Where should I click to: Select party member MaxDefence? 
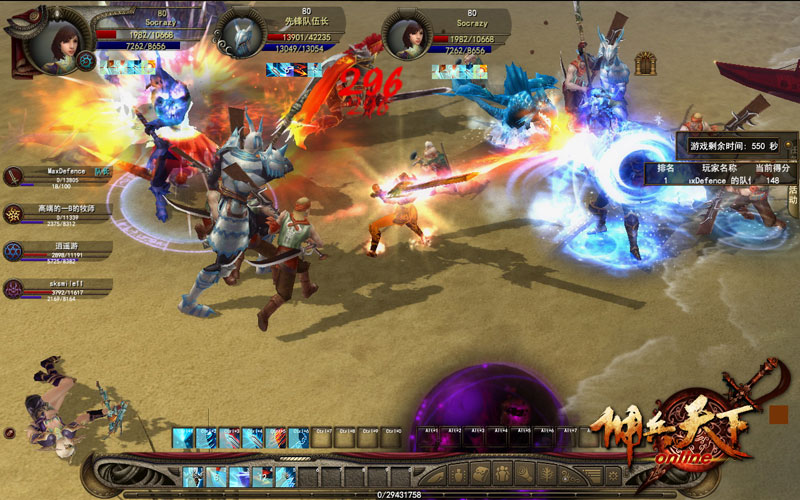[15, 177]
